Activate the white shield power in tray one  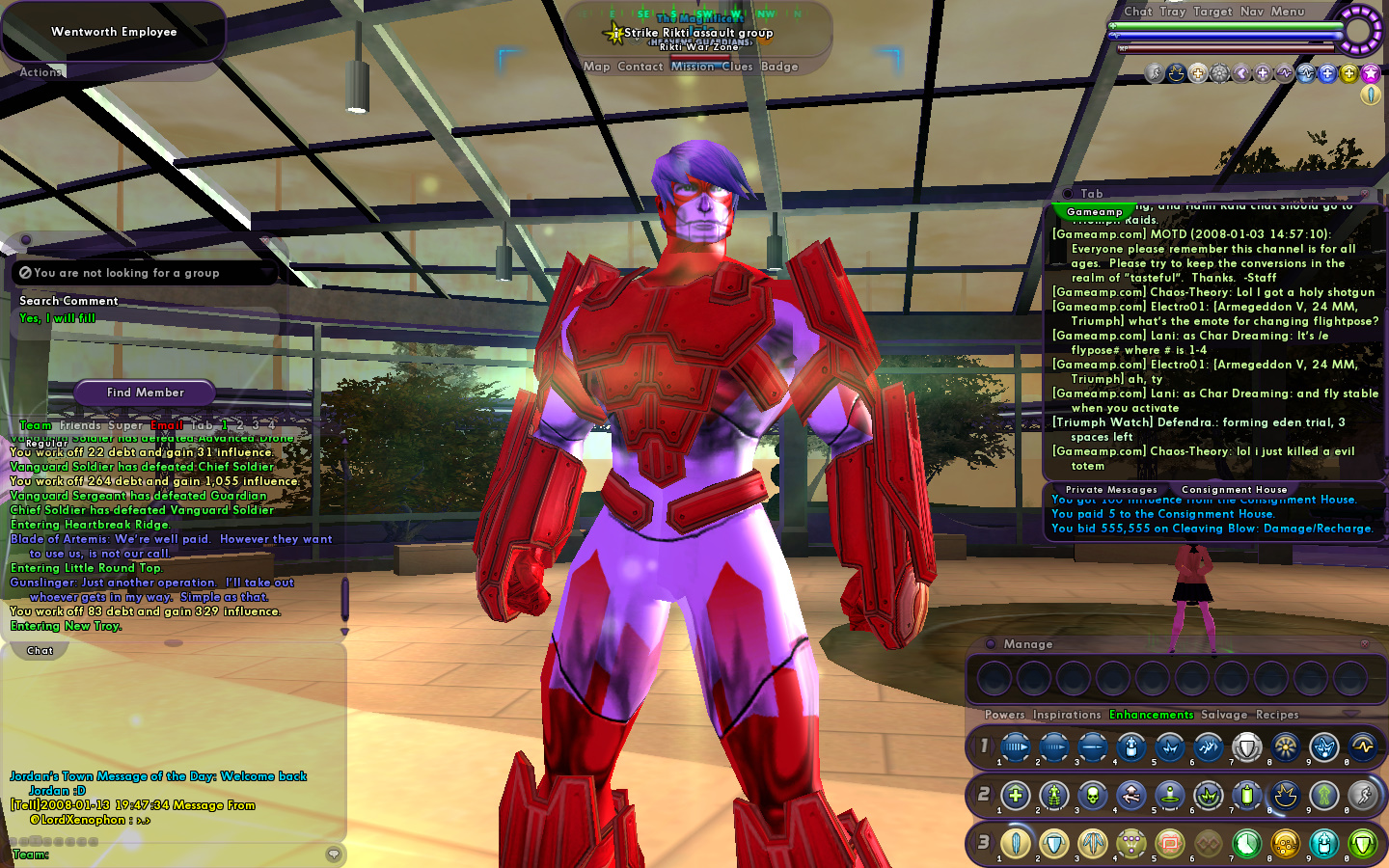tap(1246, 746)
